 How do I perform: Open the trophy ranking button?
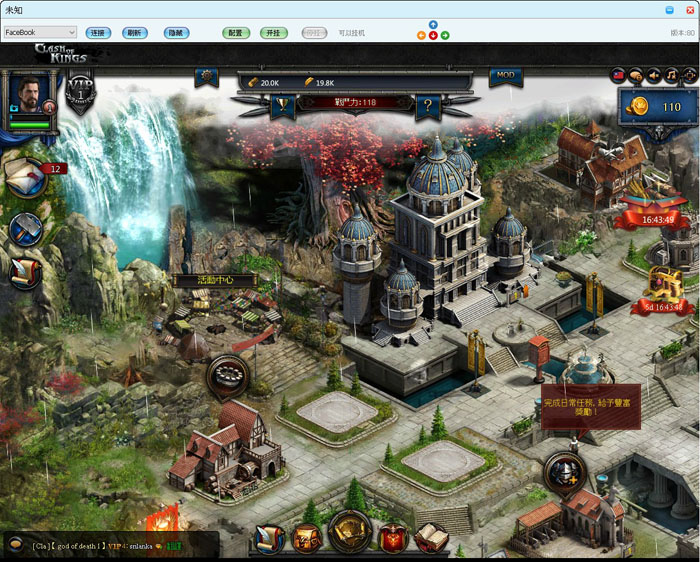(283, 104)
